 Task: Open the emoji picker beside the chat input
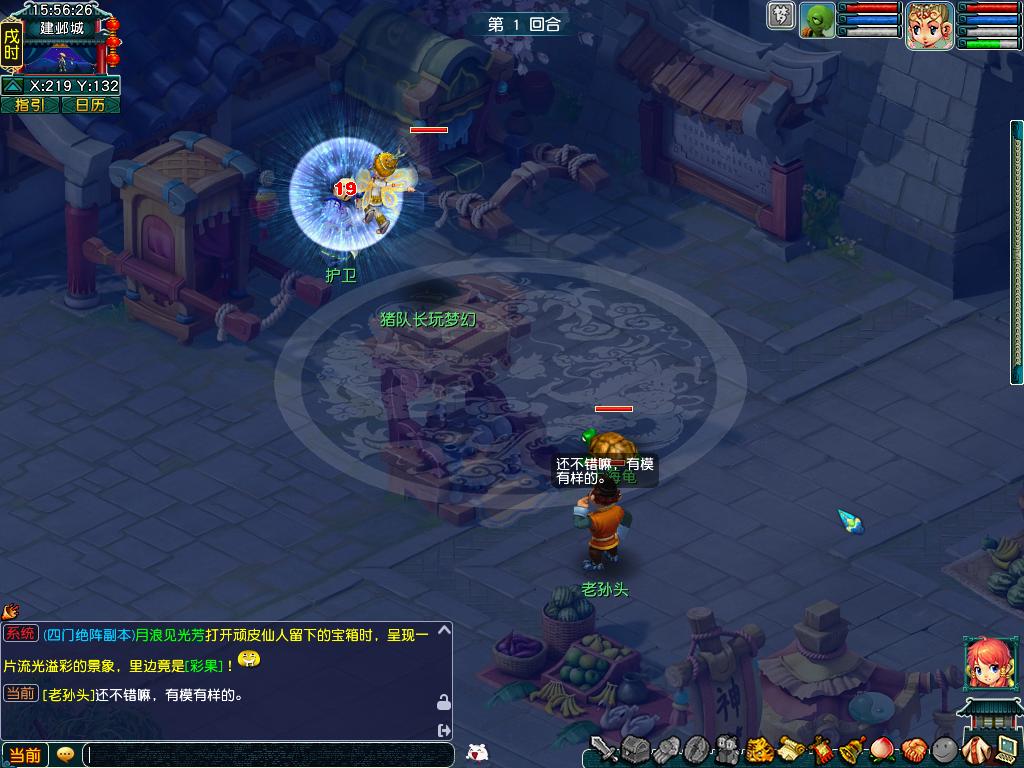[x=66, y=755]
